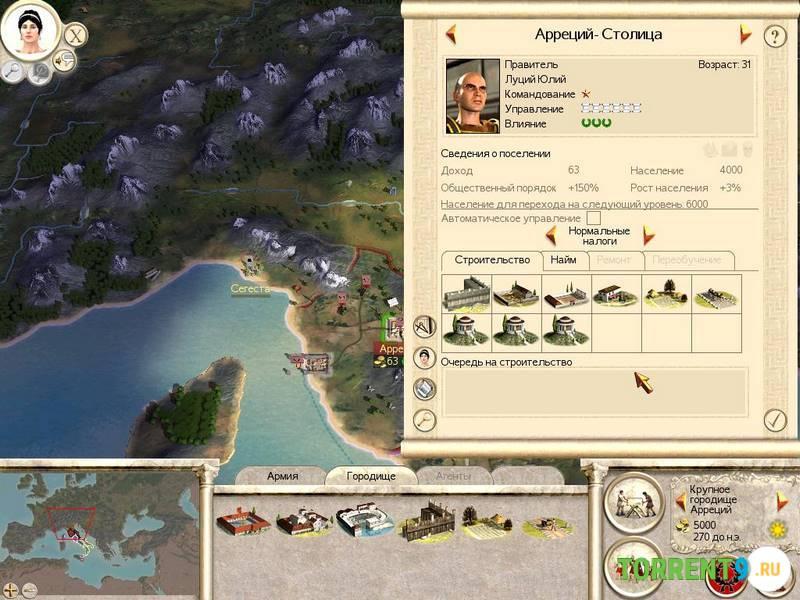Click the advisor's magnifying glass button

coord(14,70)
